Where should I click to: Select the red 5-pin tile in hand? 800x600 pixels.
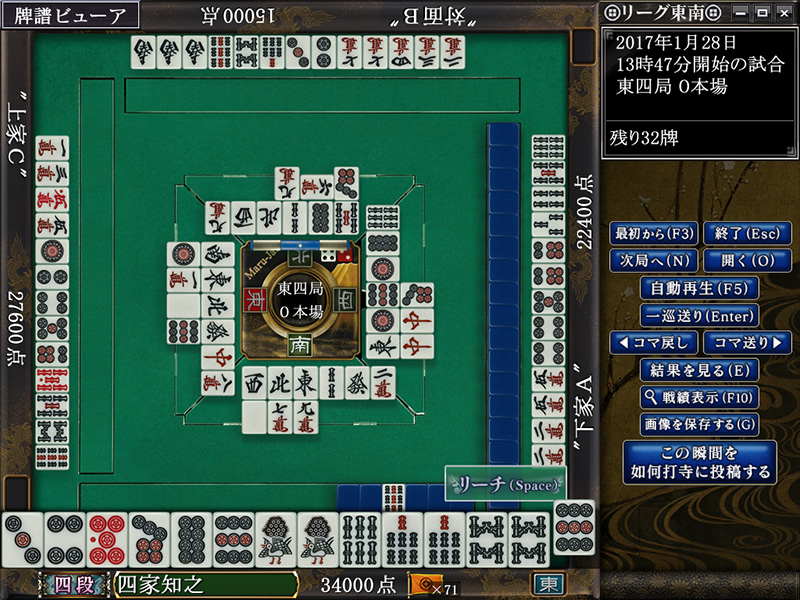pyautogui.click(x=106, y=540)
